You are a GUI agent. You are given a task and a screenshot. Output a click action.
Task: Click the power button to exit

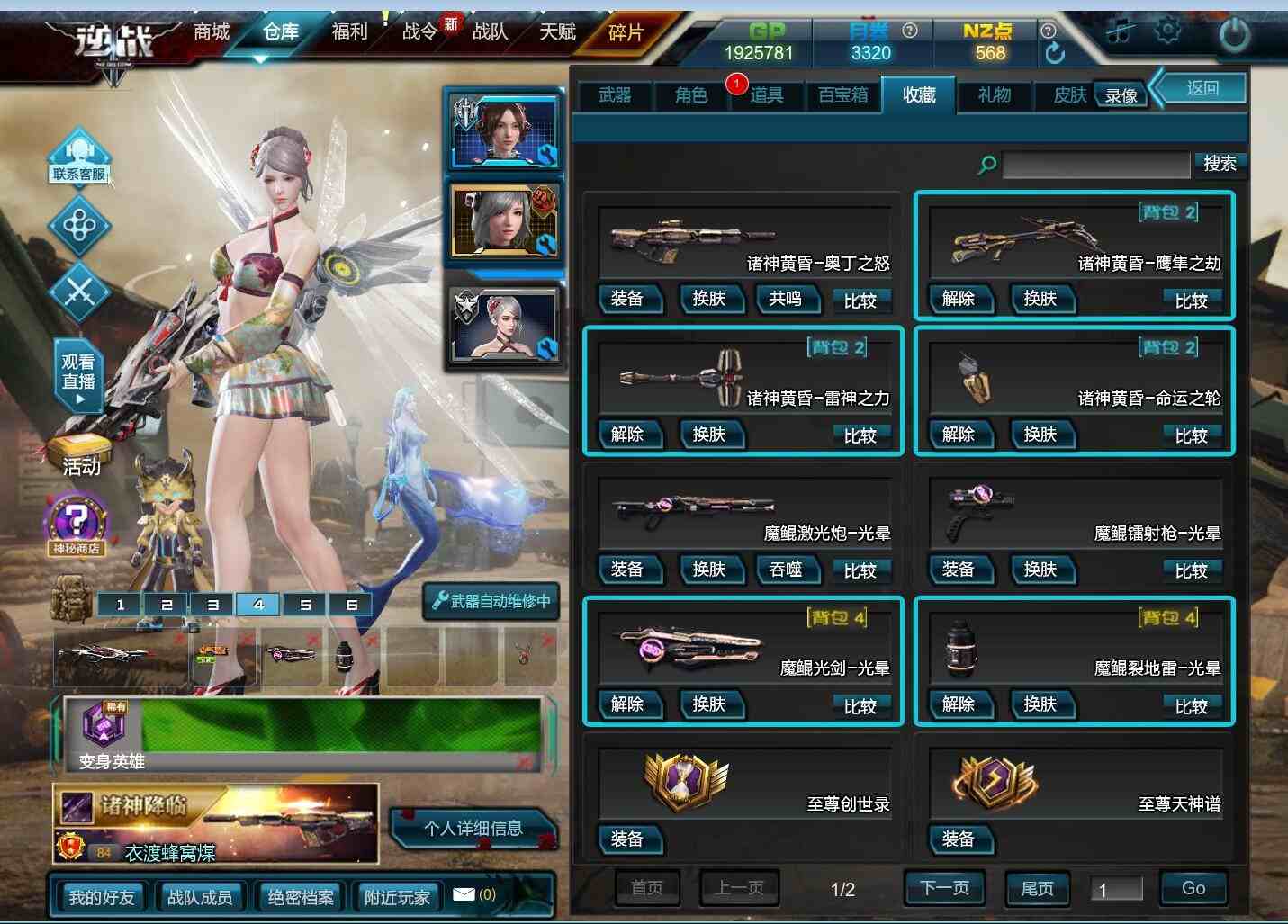(1234, 34)
